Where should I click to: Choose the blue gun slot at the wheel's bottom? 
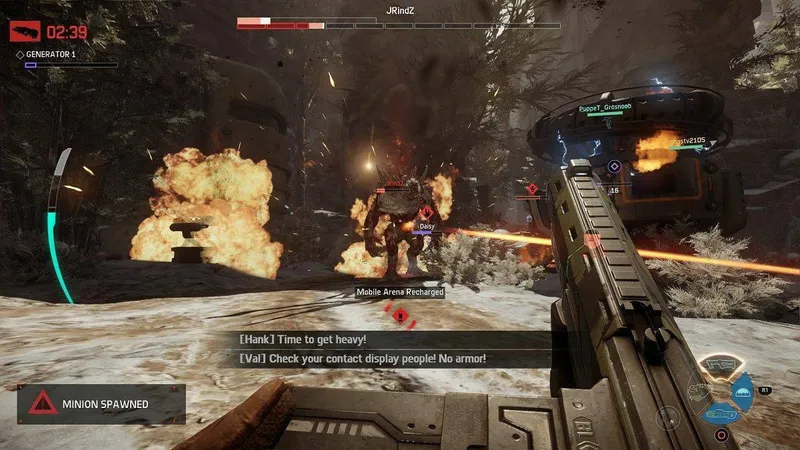pyautogui.click(x=719, y=411)
